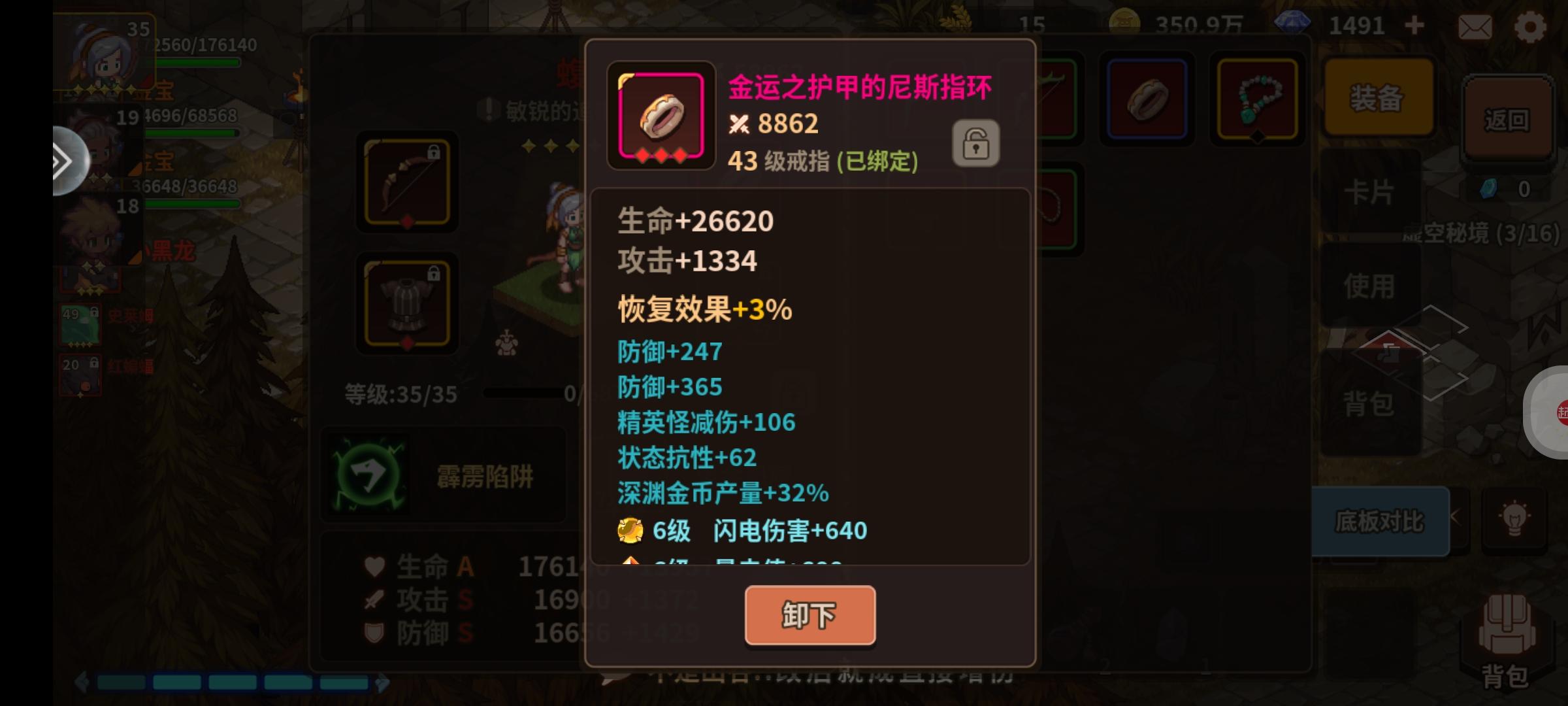Select the teal necklace equipment icon
This screenshot has height=706, width=1568.
1256,98
